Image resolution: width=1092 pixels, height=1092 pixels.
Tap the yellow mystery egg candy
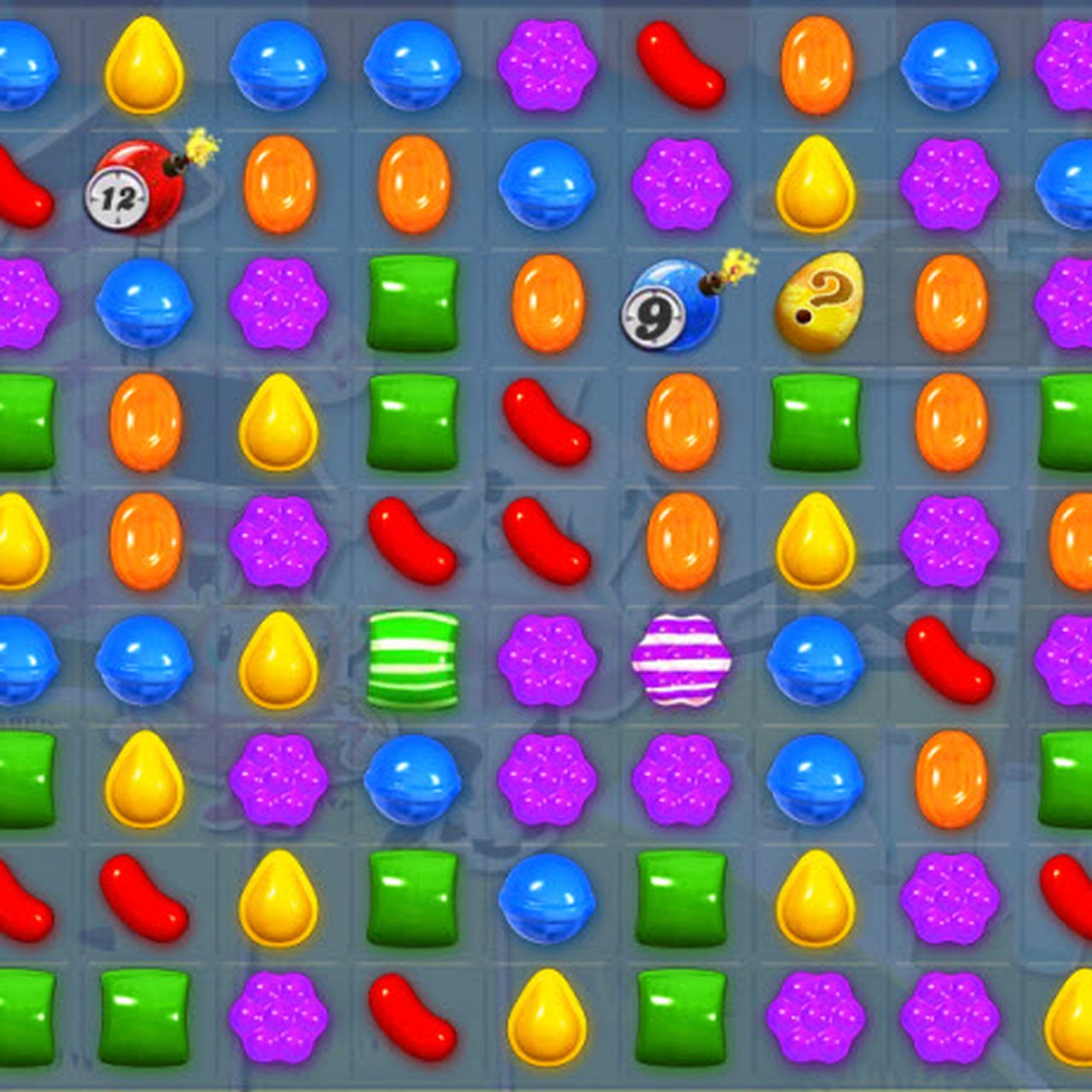click(x=817, y=303)
